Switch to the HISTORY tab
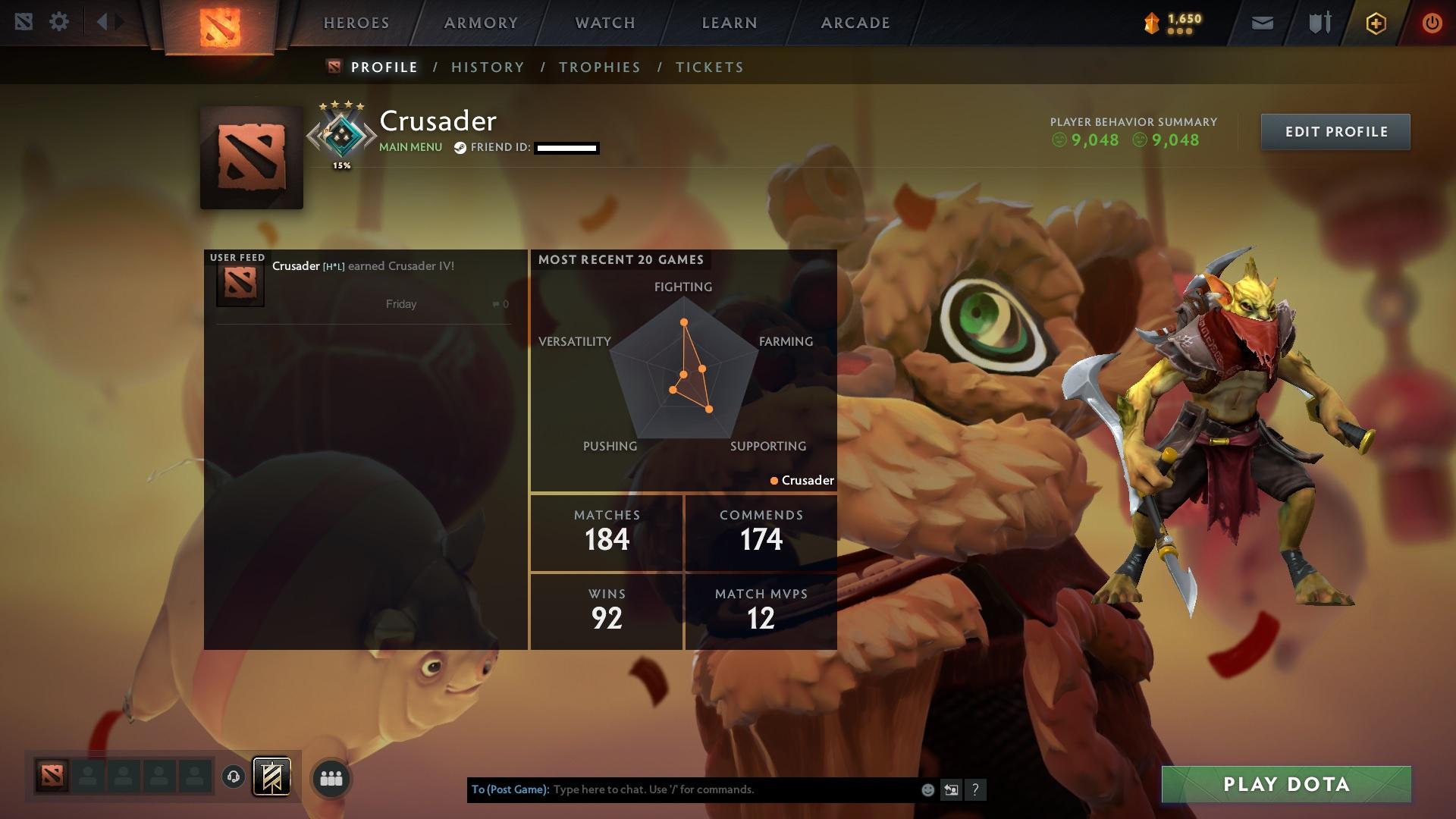 488,67
